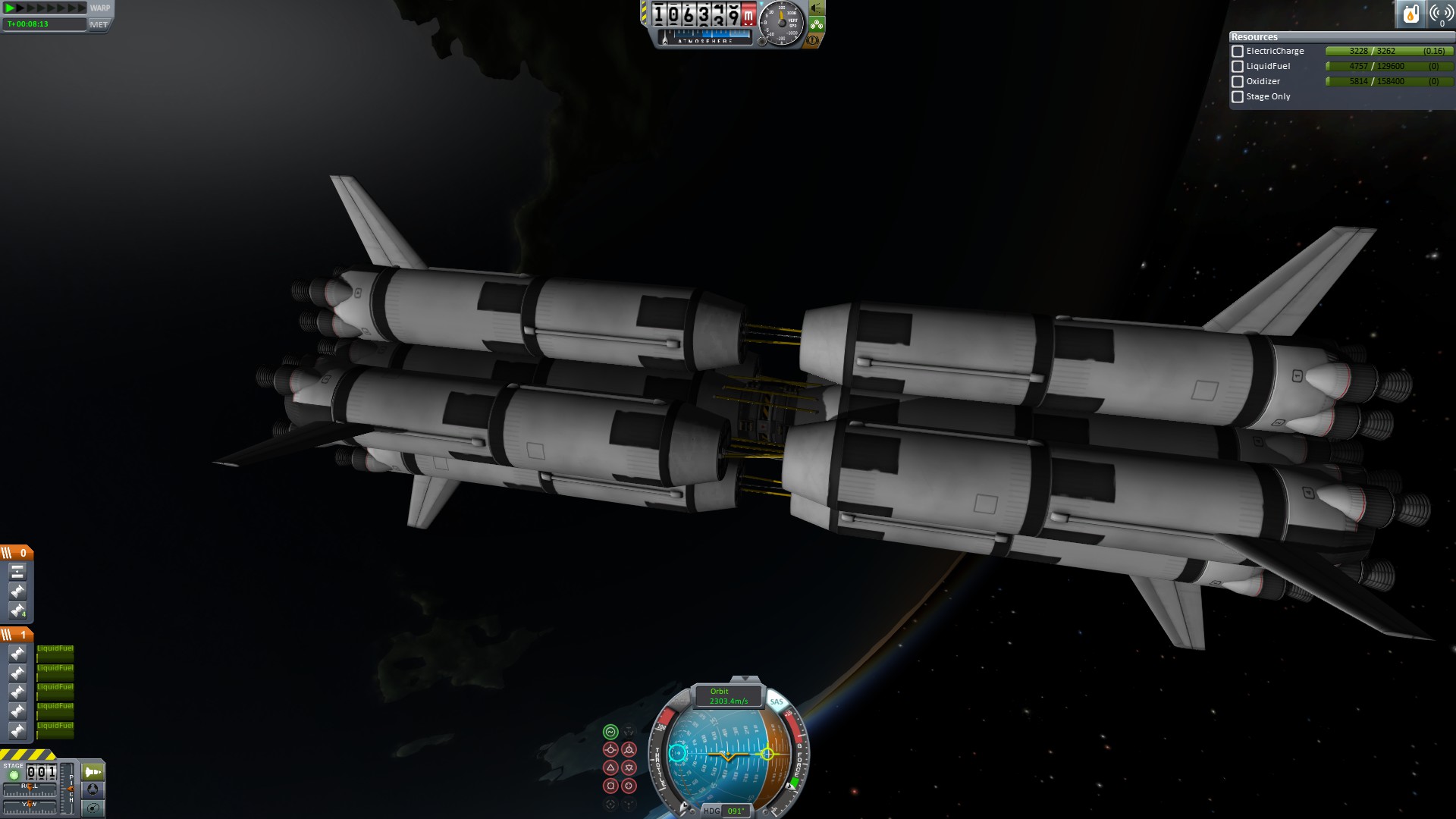Tick the LiquidFuel resource checkbox
1456x819 pixels.
(1238, 67)
